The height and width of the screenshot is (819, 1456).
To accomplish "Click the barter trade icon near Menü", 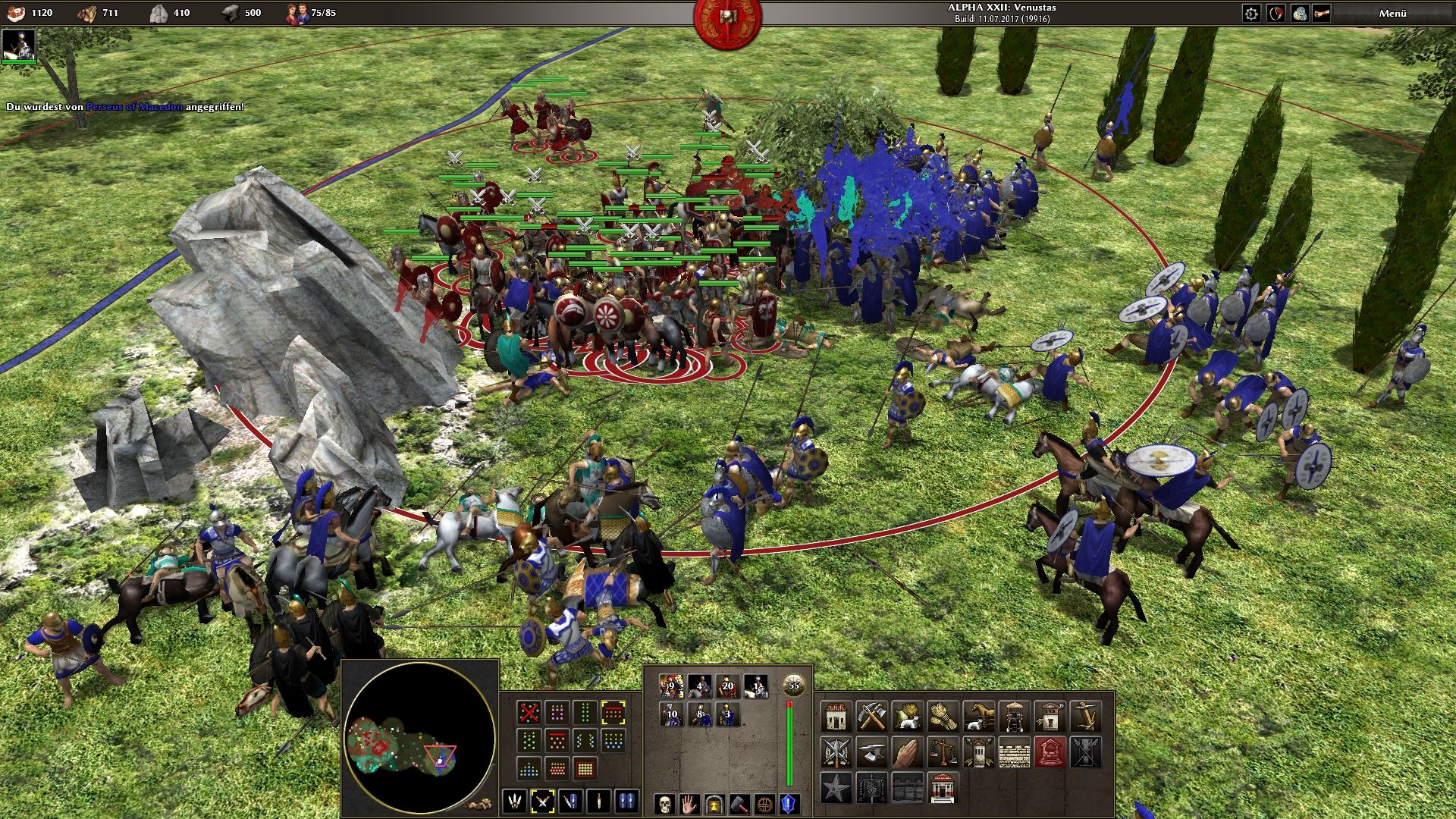I will click(x=1300, y=14).
